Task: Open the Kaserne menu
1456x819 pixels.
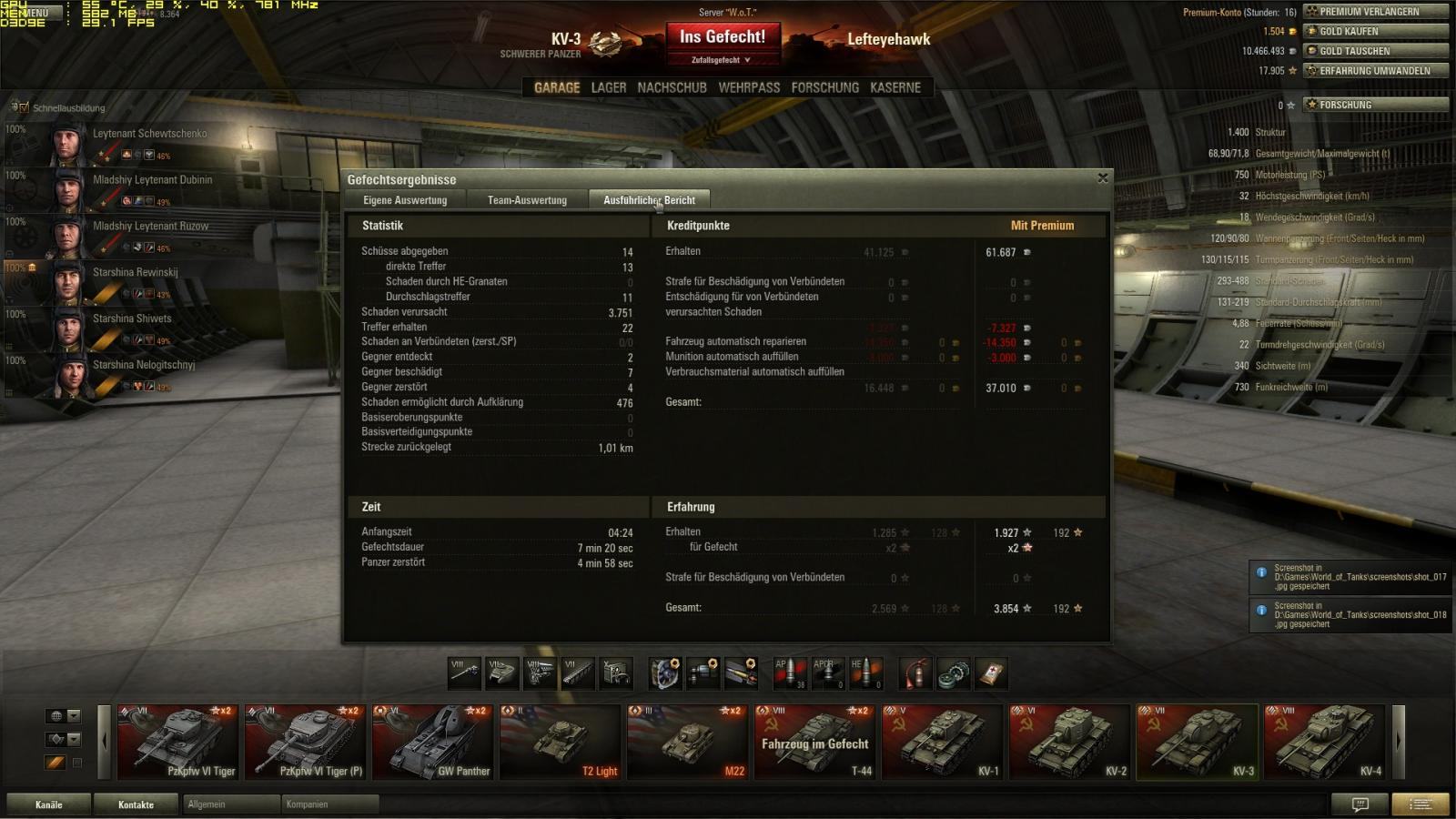Action: [x=895, y=87]
